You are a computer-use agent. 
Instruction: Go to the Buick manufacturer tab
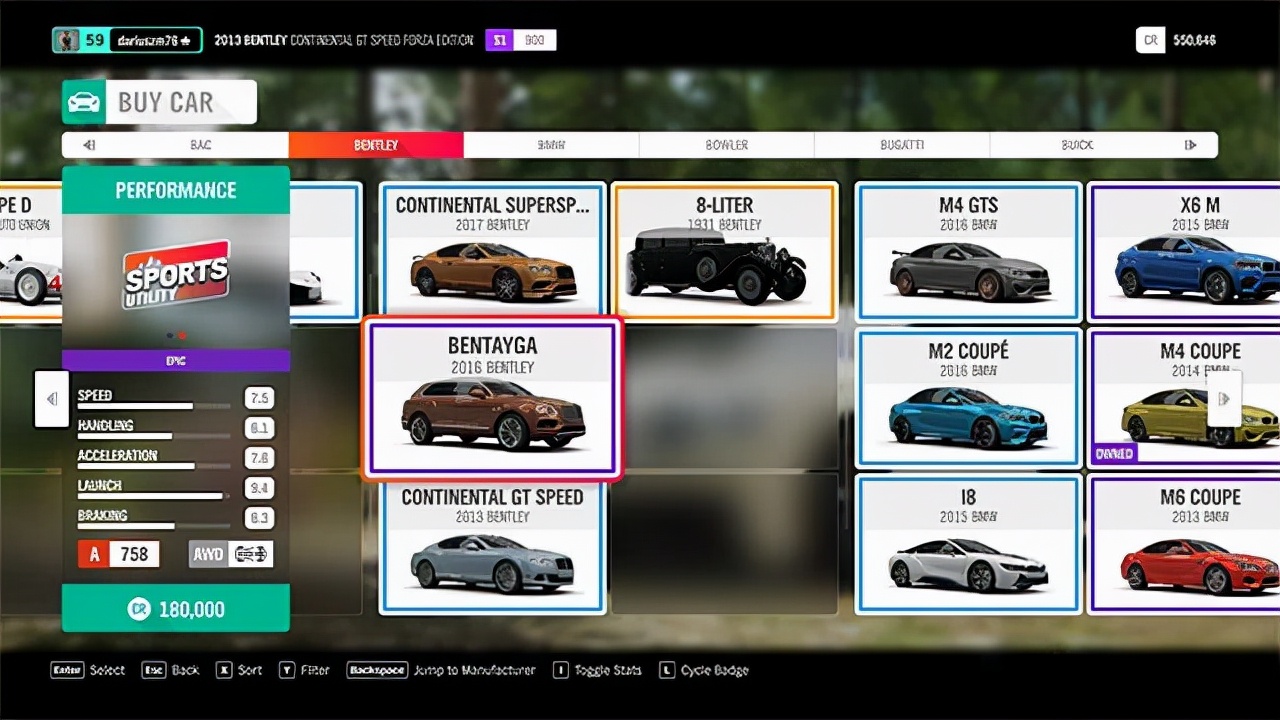pos(1077,145)
